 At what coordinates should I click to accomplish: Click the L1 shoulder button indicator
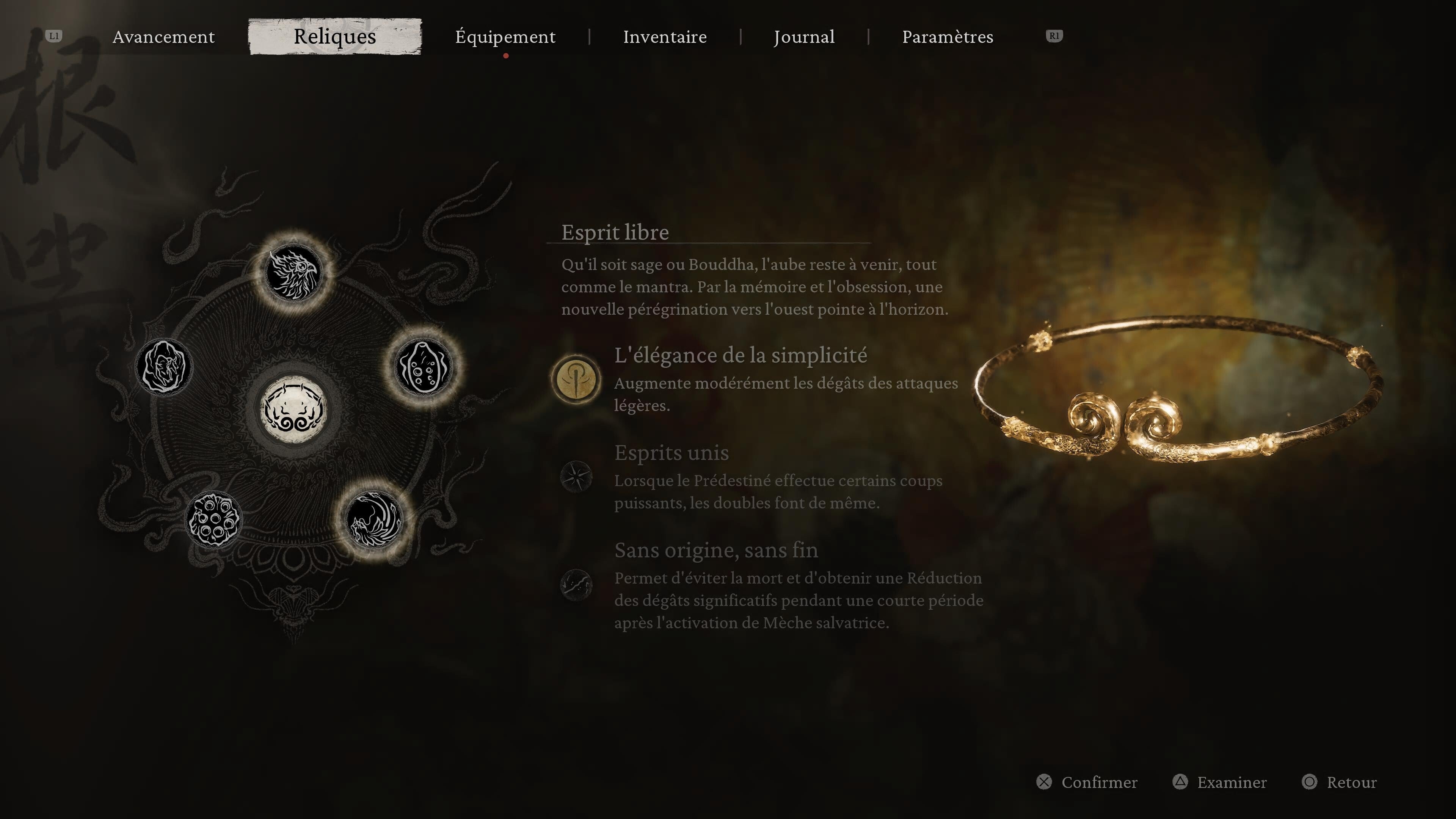[54, 36]
